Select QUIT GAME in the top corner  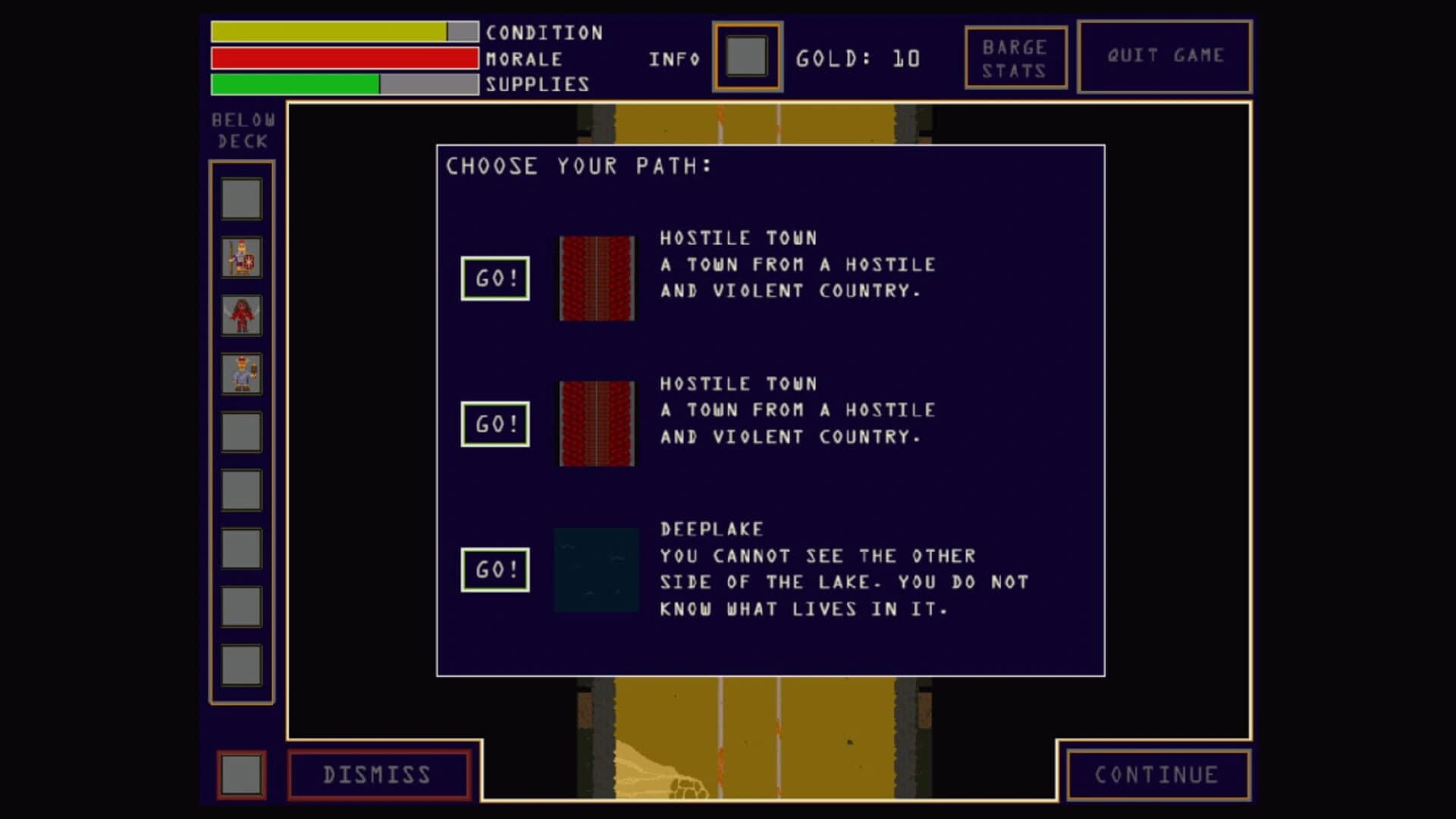pyautogui.click(x=1165, y=55)
